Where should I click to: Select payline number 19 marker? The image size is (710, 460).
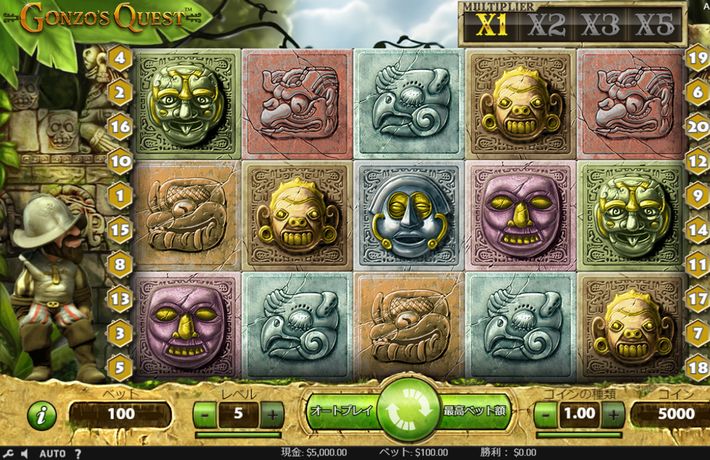tap(697, 56)
